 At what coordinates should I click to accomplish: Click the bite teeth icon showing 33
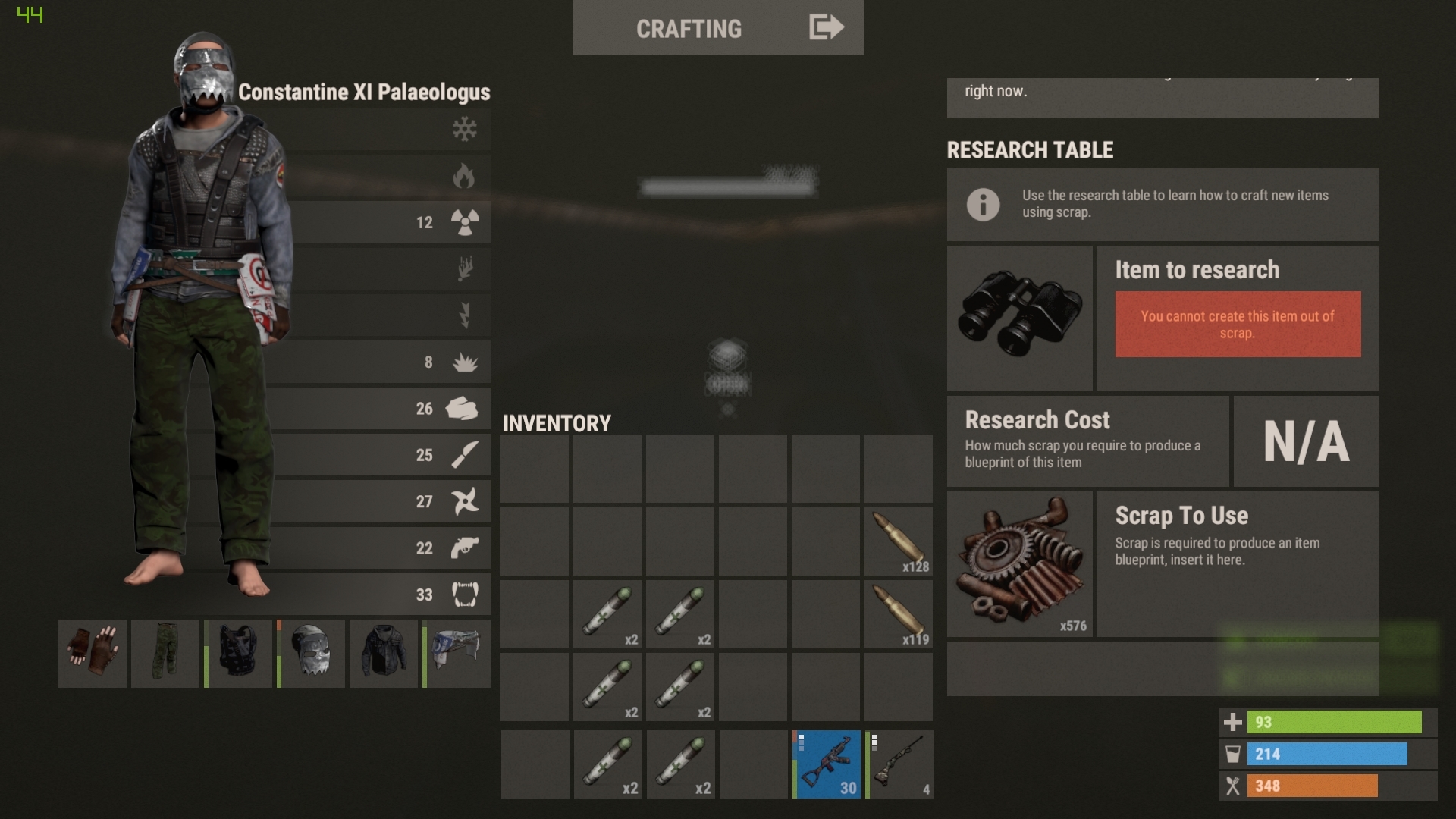(465, 595)
